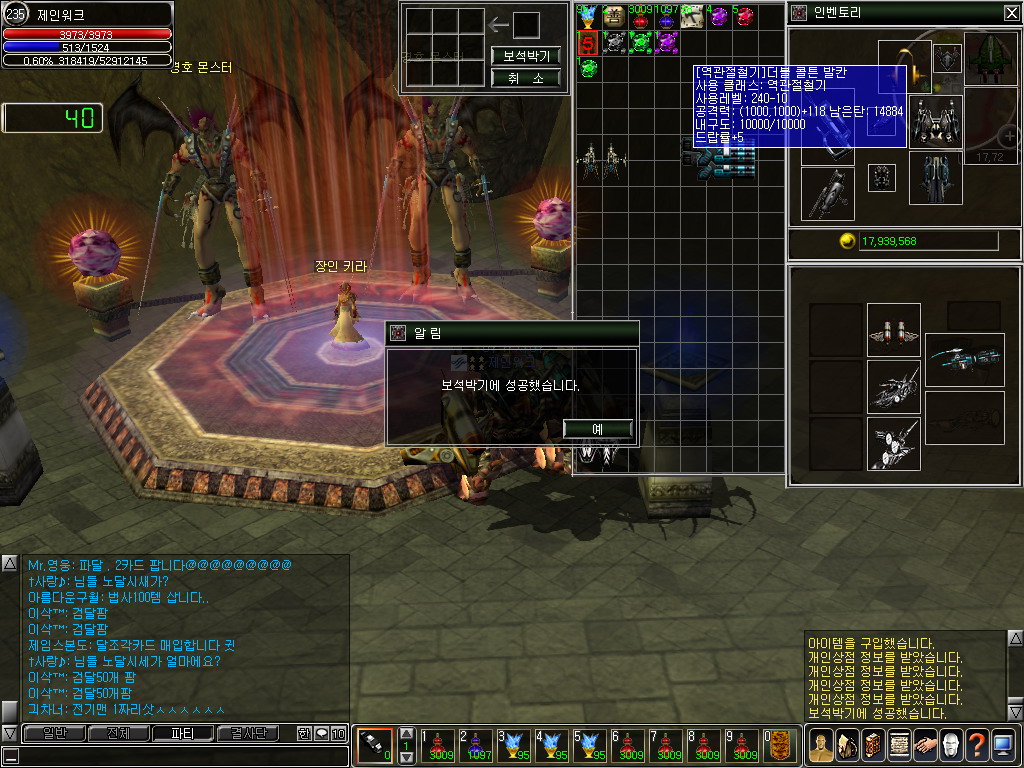
Task: Select the 파티 chat tab
Action: click(x=183, y=733)
